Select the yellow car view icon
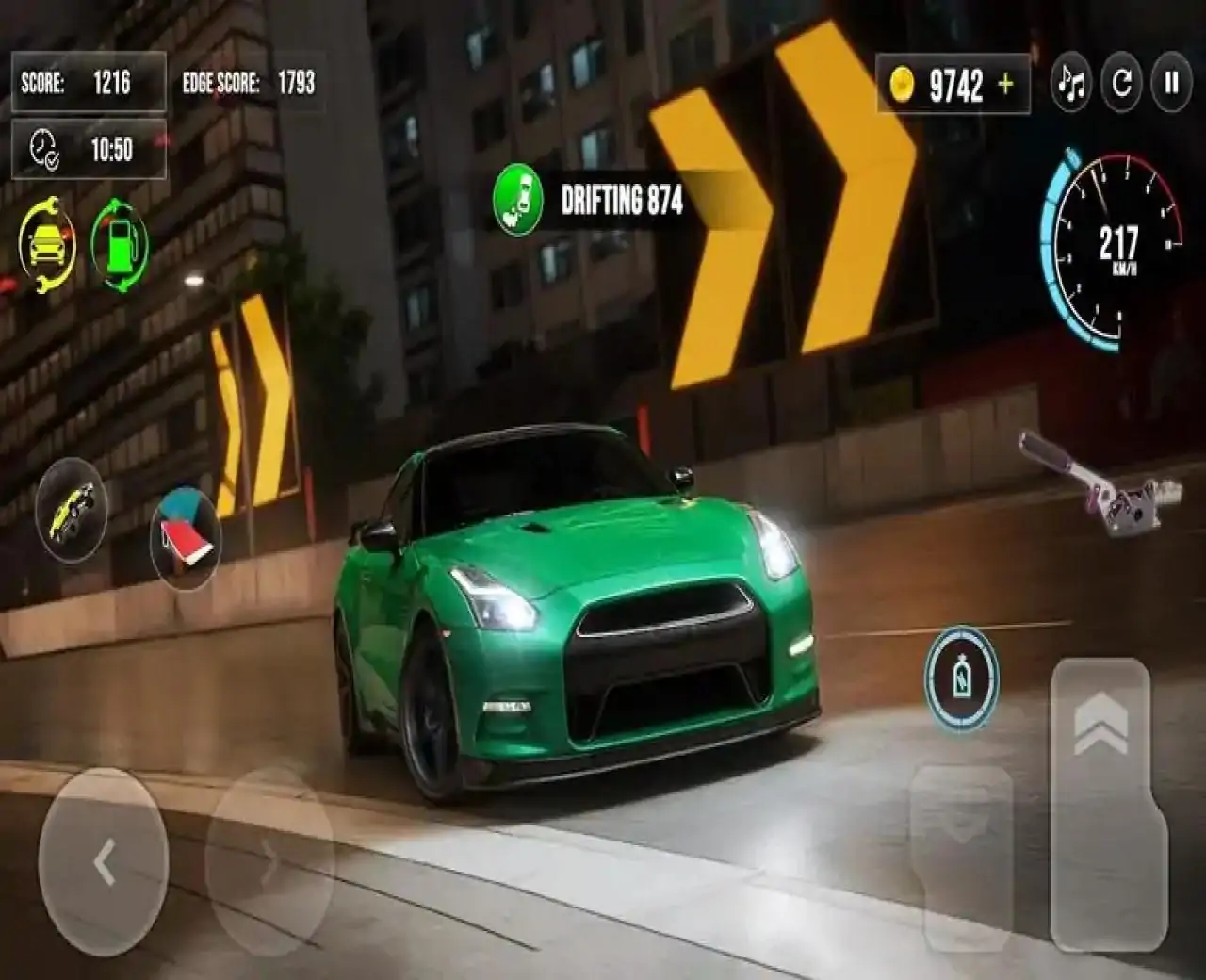The height and width of the screenshot is (980, 1206). (x=72, y=511)
